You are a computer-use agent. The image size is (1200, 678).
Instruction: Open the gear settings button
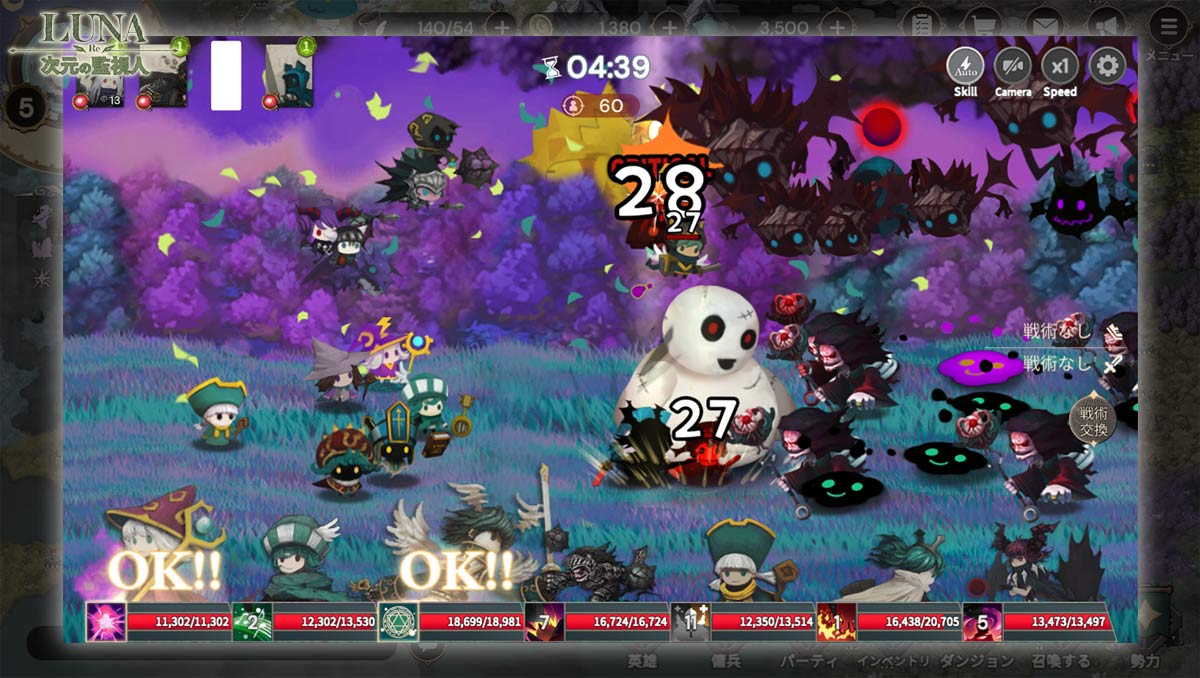(1107, 67)
